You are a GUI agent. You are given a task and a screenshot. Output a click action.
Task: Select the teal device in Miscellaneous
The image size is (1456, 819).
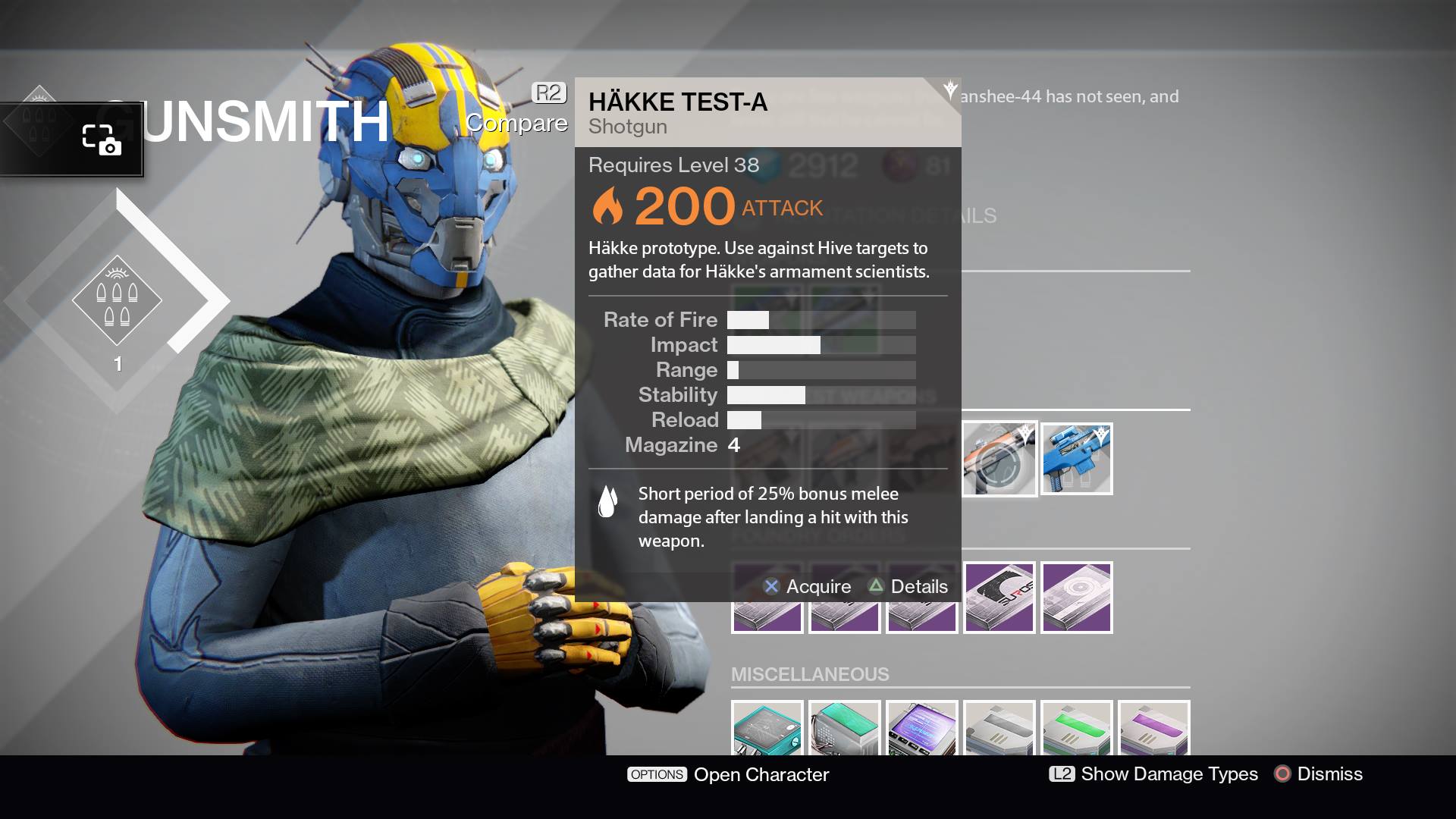[767, 729]
